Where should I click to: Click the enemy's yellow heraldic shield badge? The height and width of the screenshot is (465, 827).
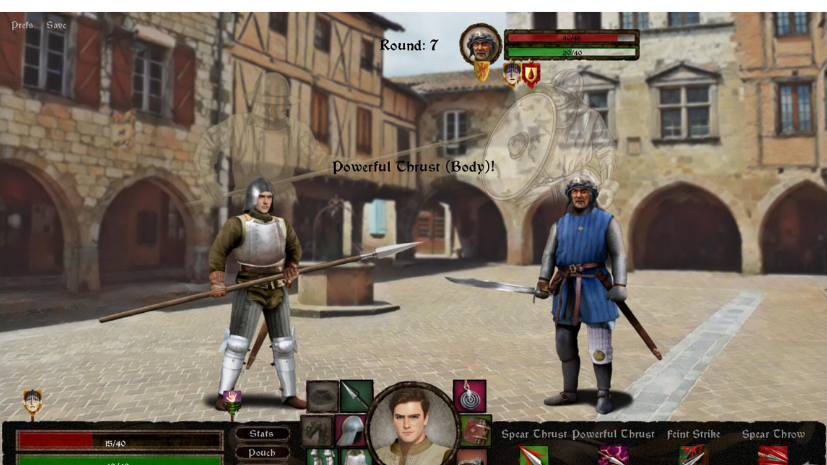482,71
